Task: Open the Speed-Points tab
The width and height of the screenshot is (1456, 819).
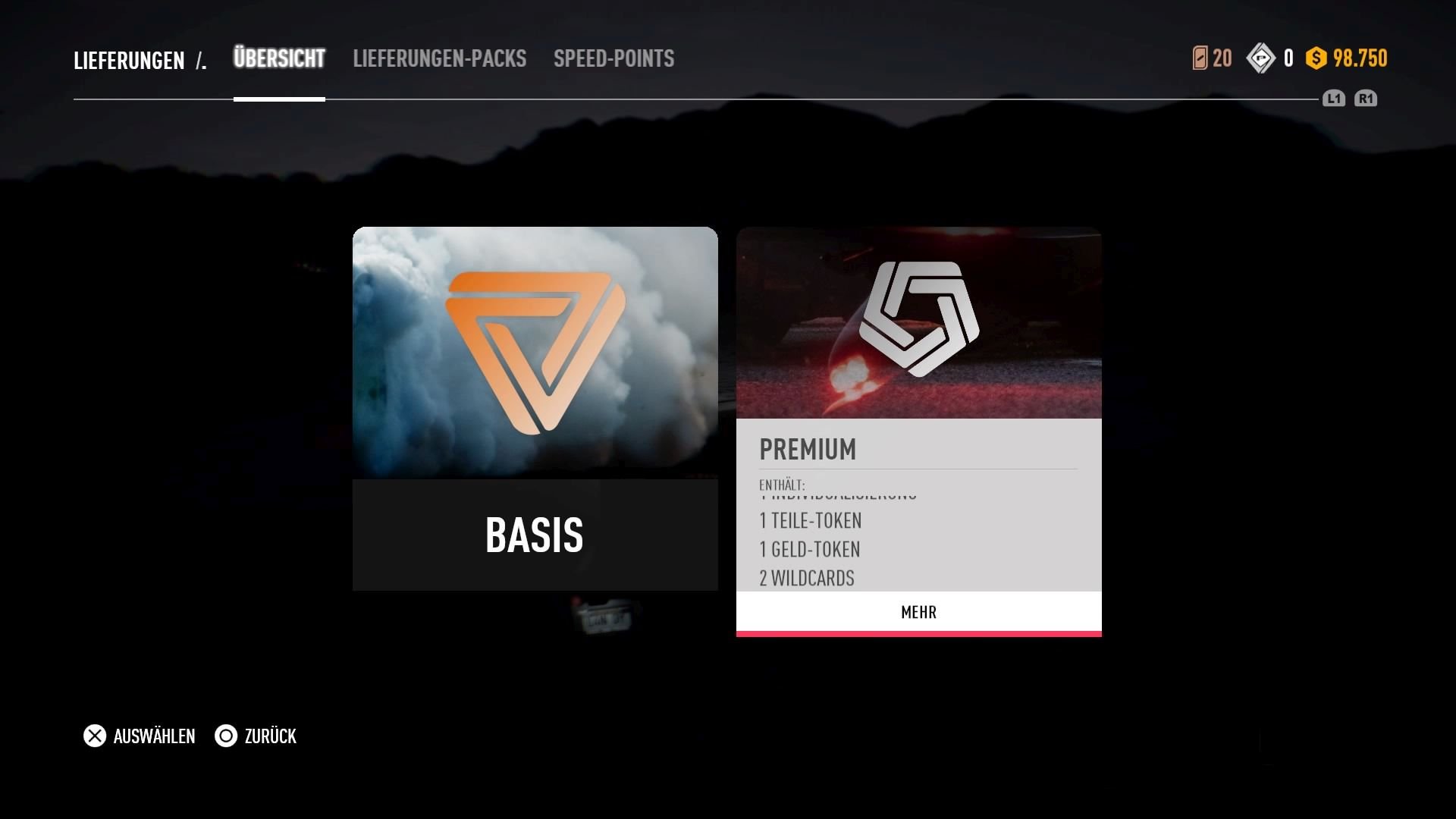Action: coord(614,58)
